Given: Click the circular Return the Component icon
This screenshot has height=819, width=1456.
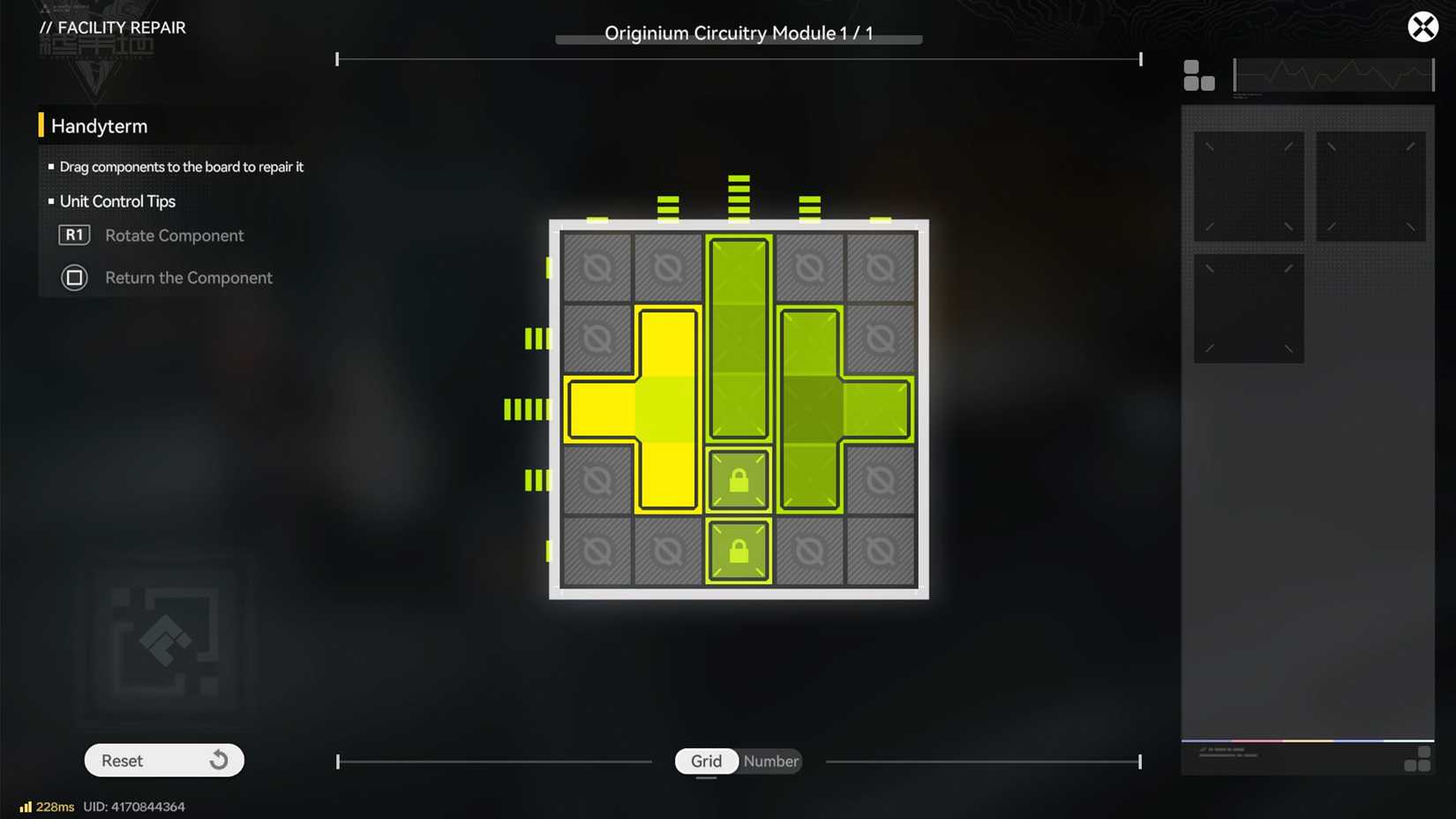Looking at the screenshot, I should 74,277.
